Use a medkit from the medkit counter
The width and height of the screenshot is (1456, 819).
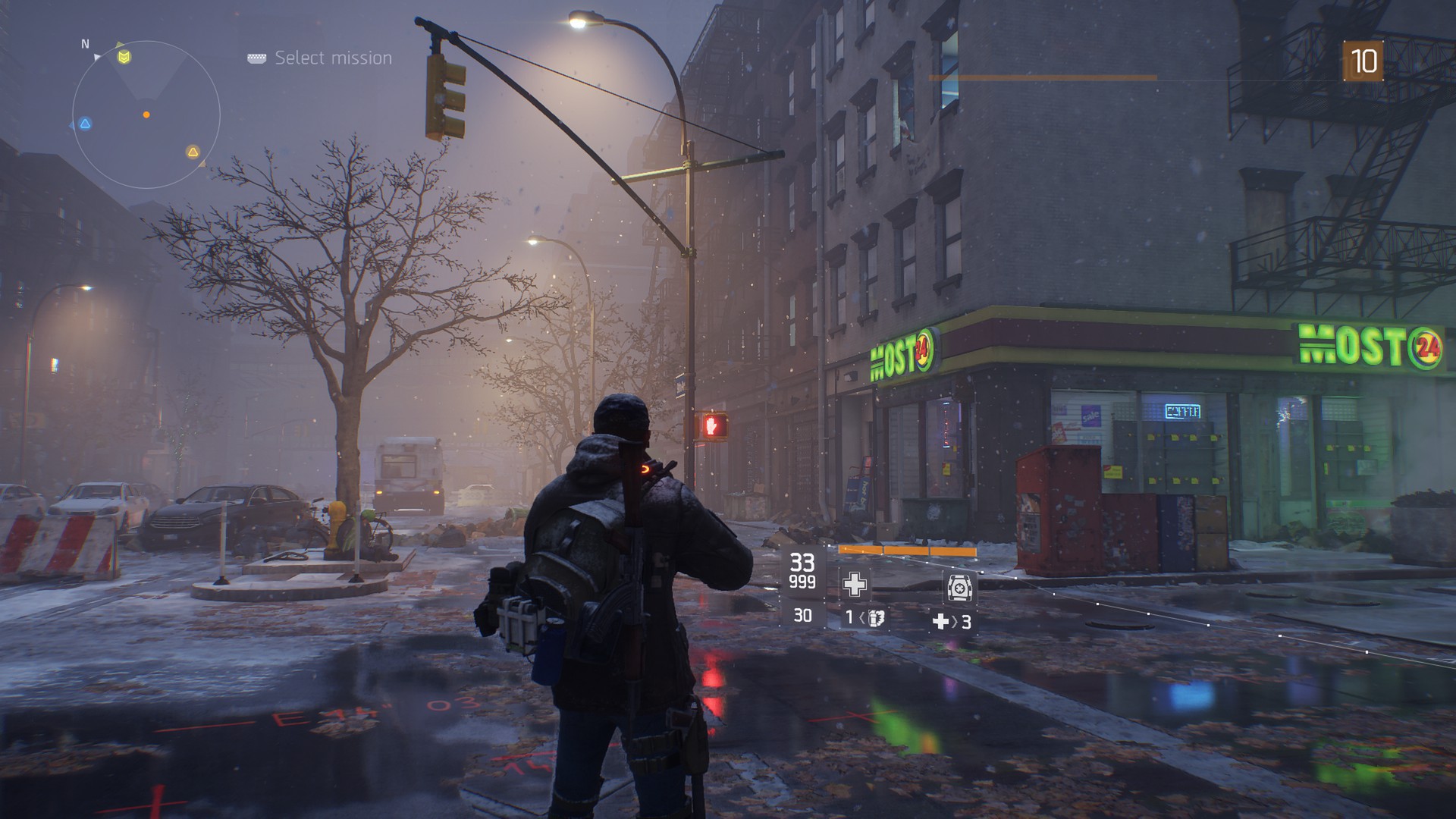951,622
